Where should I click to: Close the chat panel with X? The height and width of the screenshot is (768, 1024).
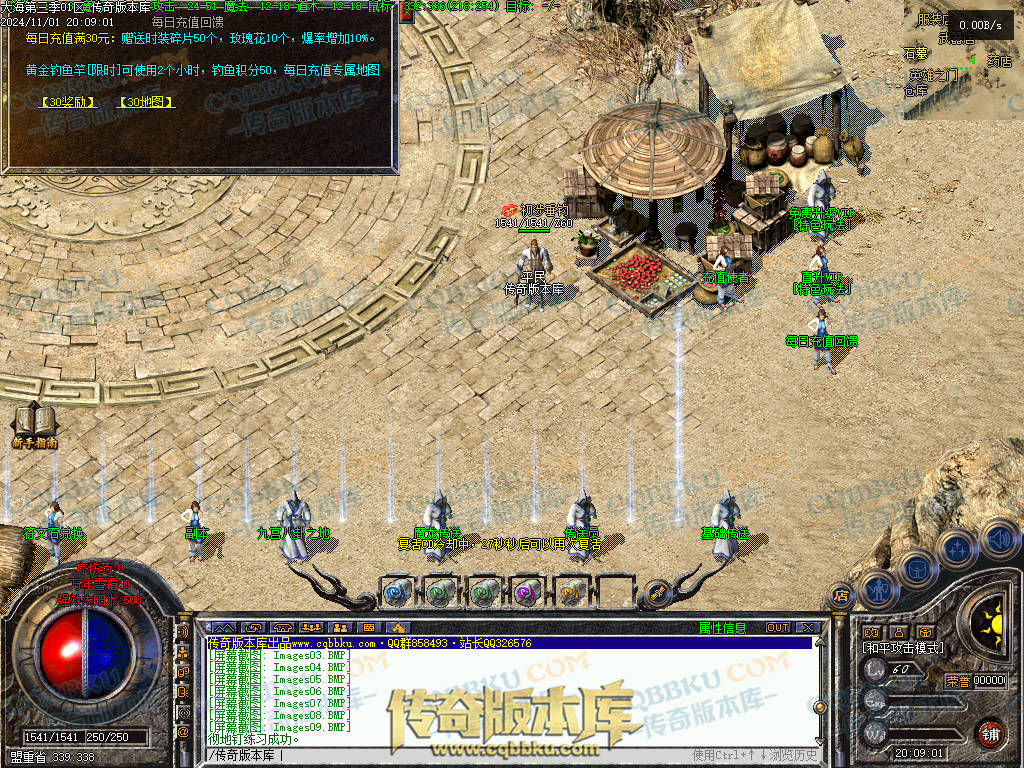coord(808,628)
